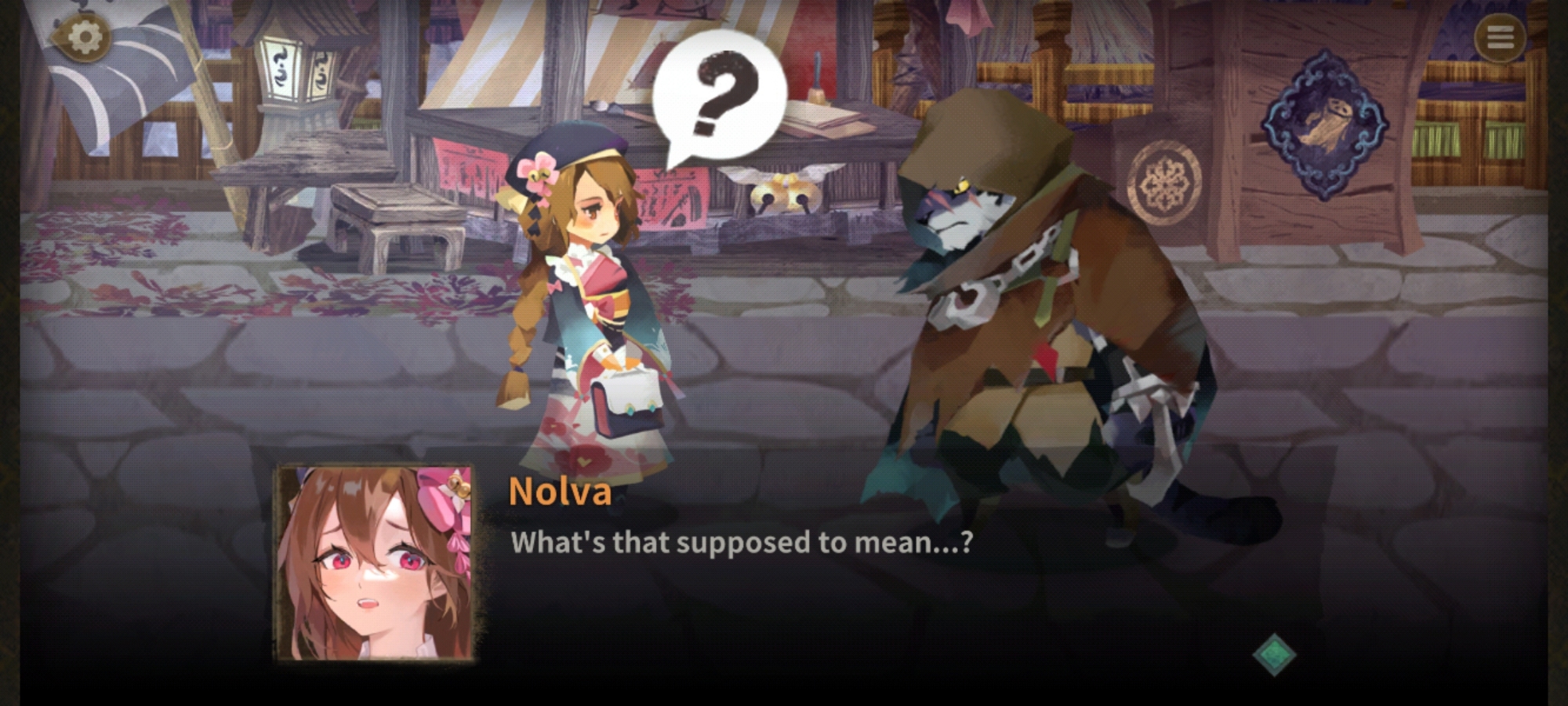Open the gear settings icon

pos(85,37)
